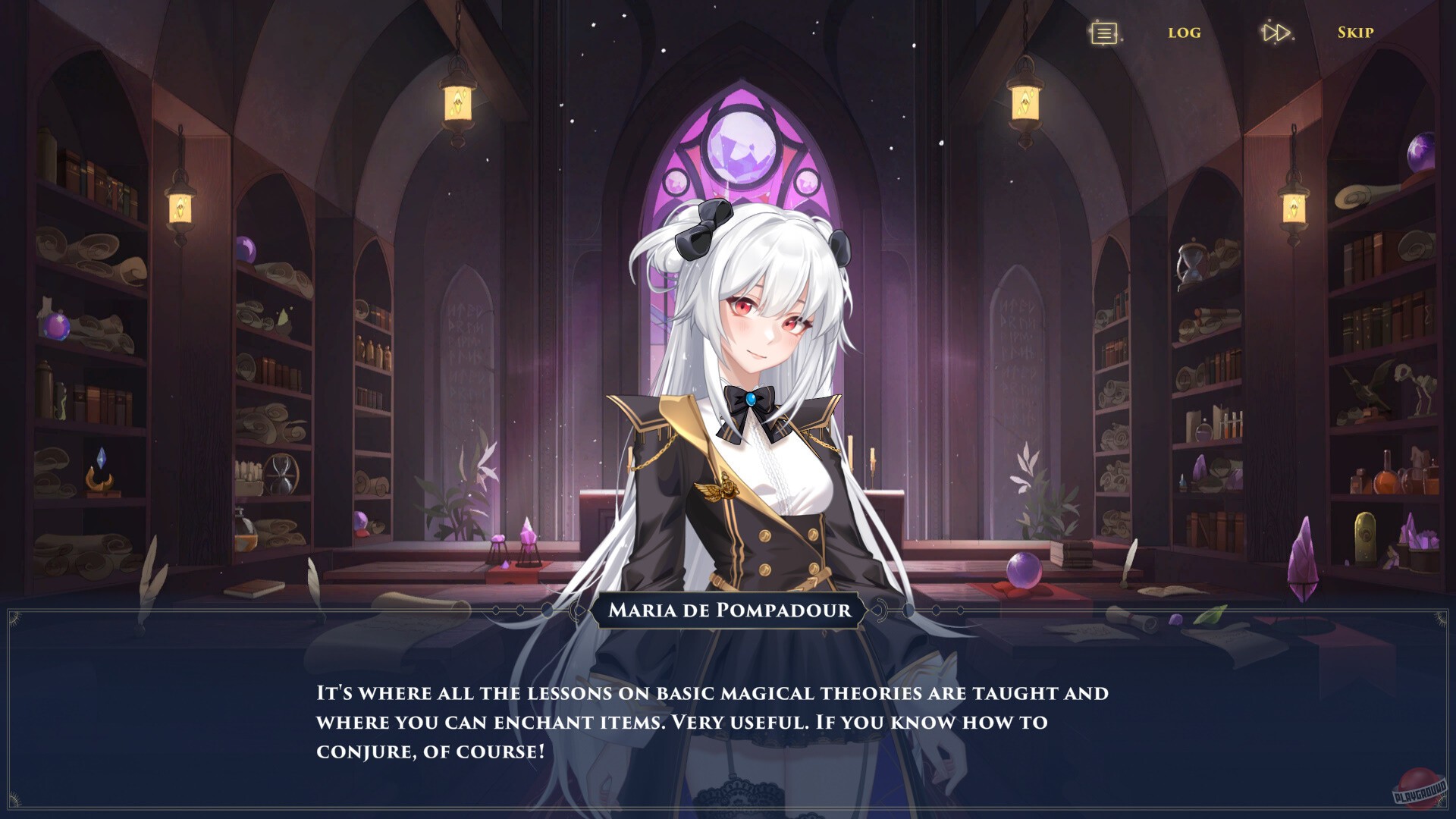Click the SKIP text label

pyautogui.click(x=1357, y=33)
